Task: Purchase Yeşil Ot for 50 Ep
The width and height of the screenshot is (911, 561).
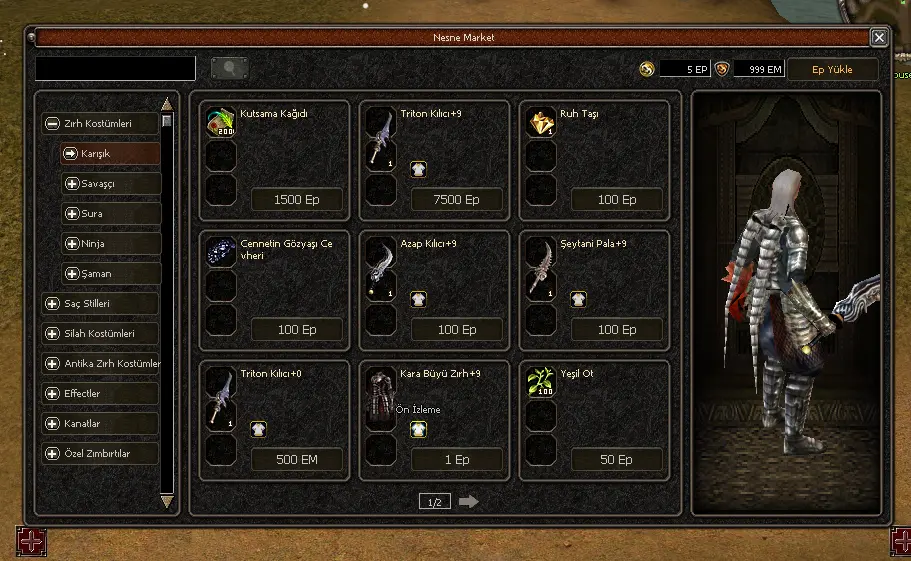Action: point(617,460)
